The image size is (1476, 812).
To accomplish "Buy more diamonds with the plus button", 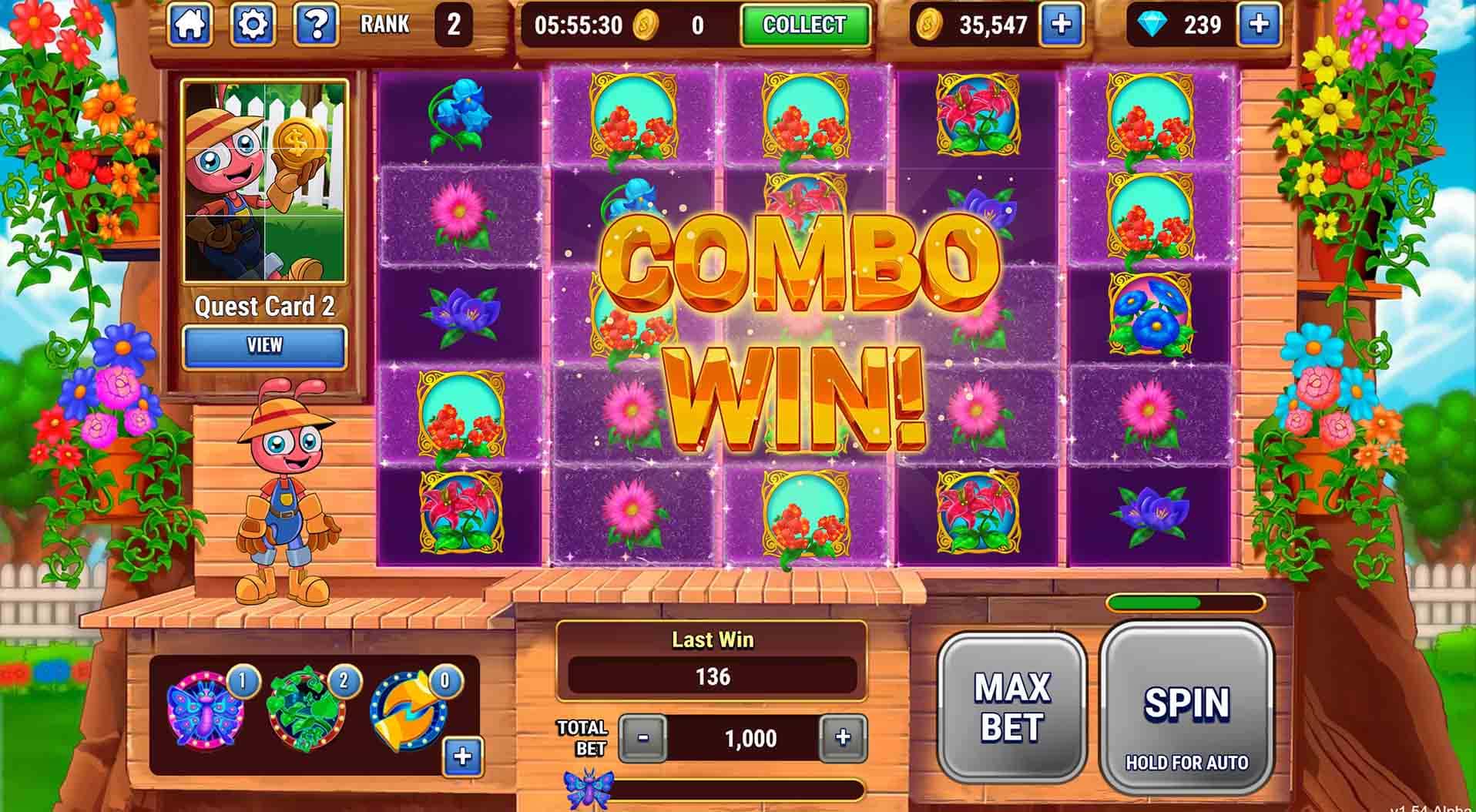I will pos(1259,25).
